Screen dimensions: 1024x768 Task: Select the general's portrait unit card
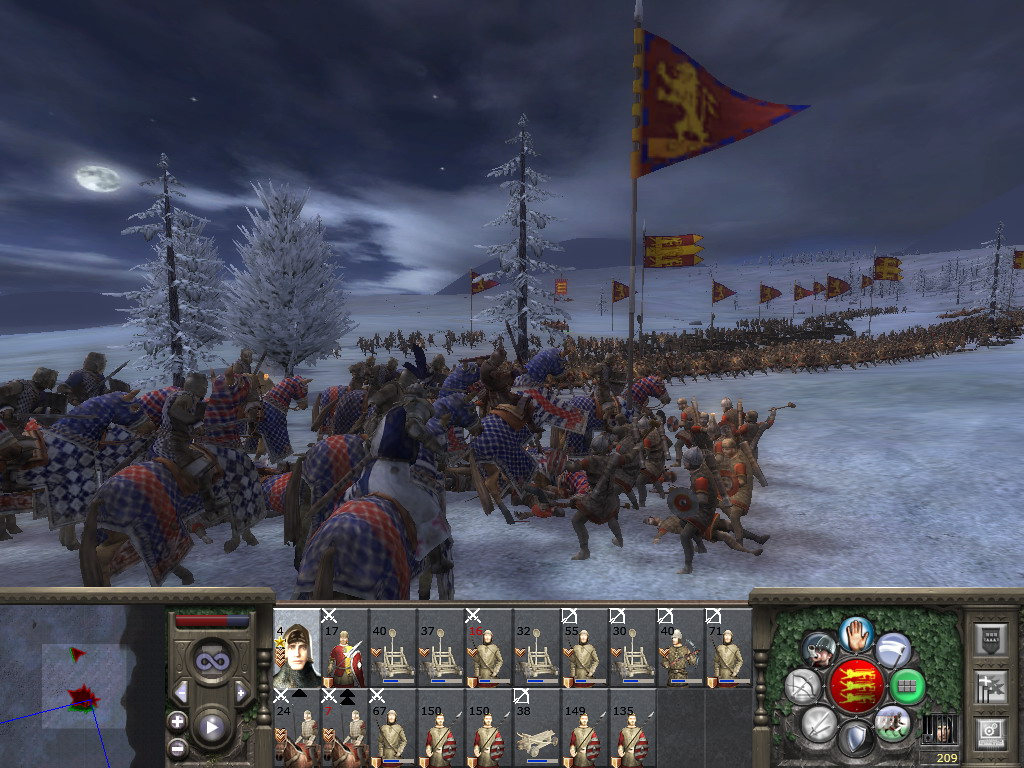[x=296, y=648]
